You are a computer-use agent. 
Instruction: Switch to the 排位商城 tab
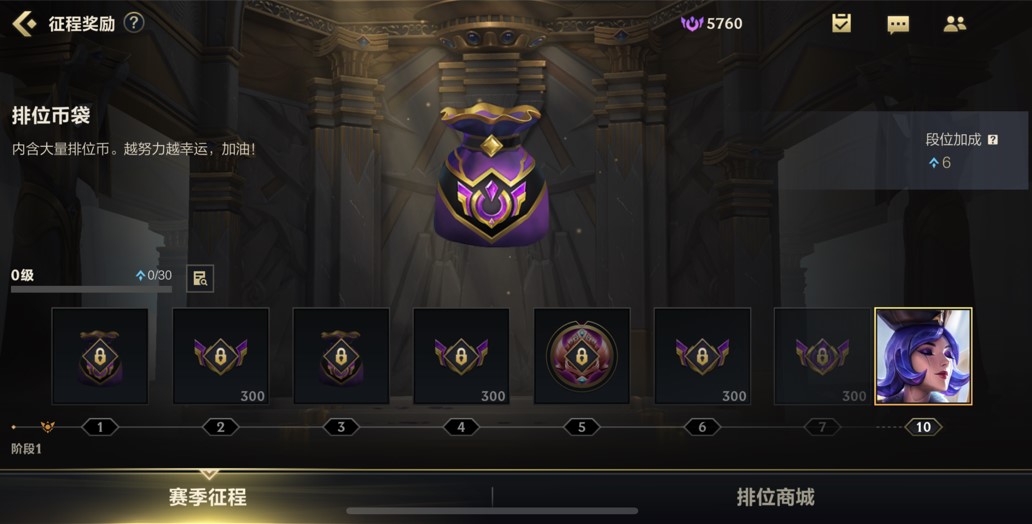[775, 497]
